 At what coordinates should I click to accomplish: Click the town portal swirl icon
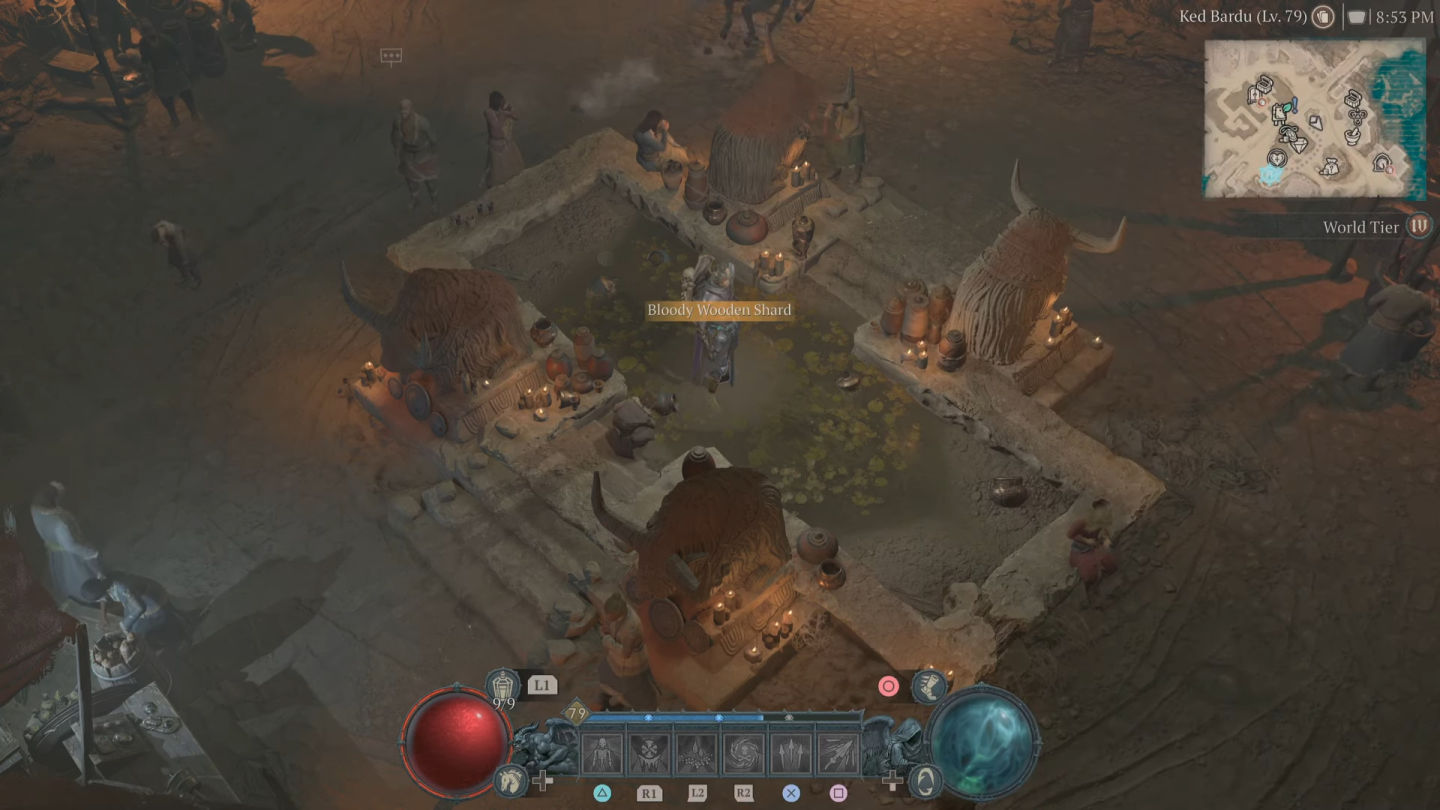click(x=927, y=781)
